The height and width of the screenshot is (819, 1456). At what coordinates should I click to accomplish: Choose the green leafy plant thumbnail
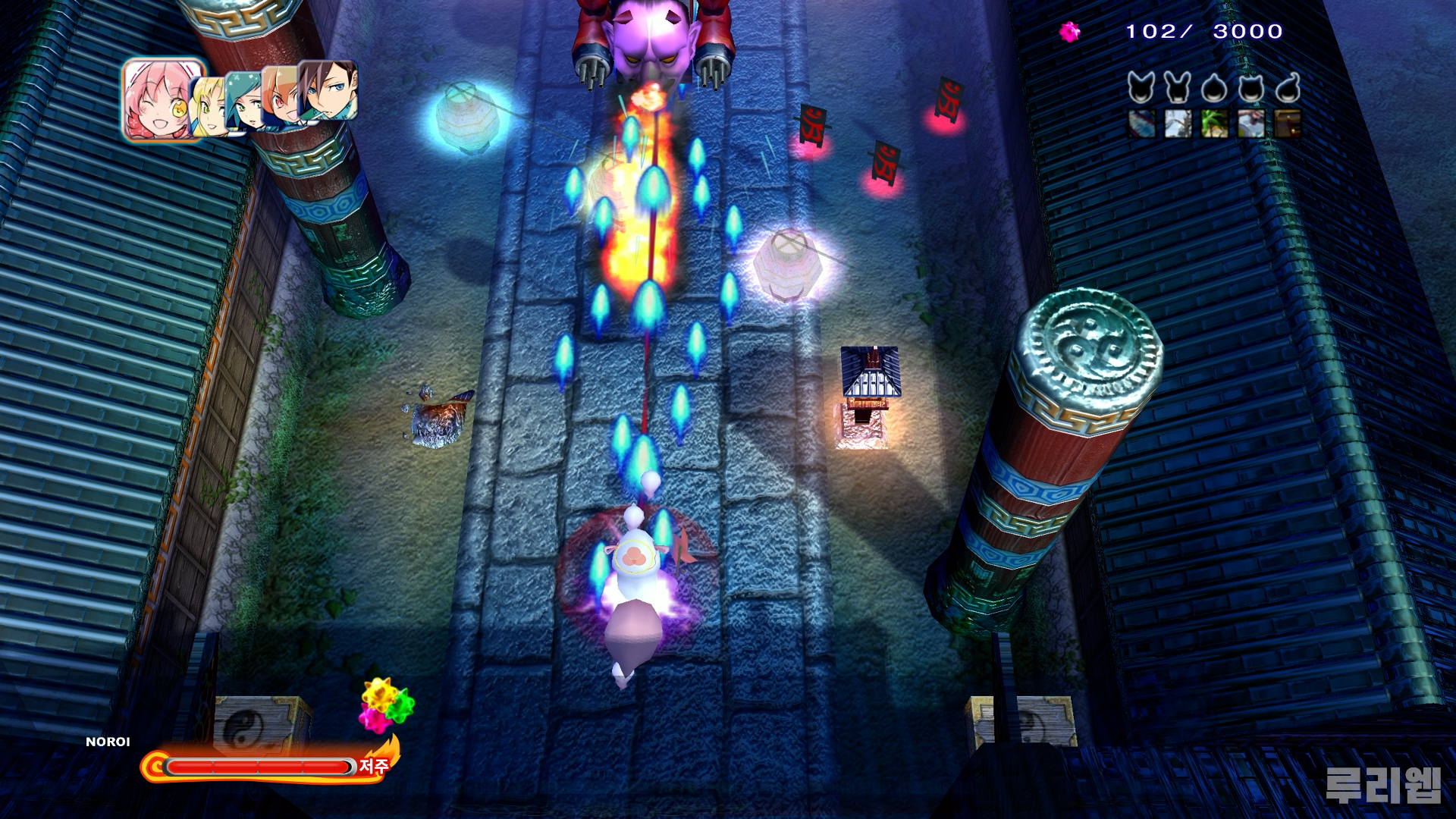[1214, 123]
